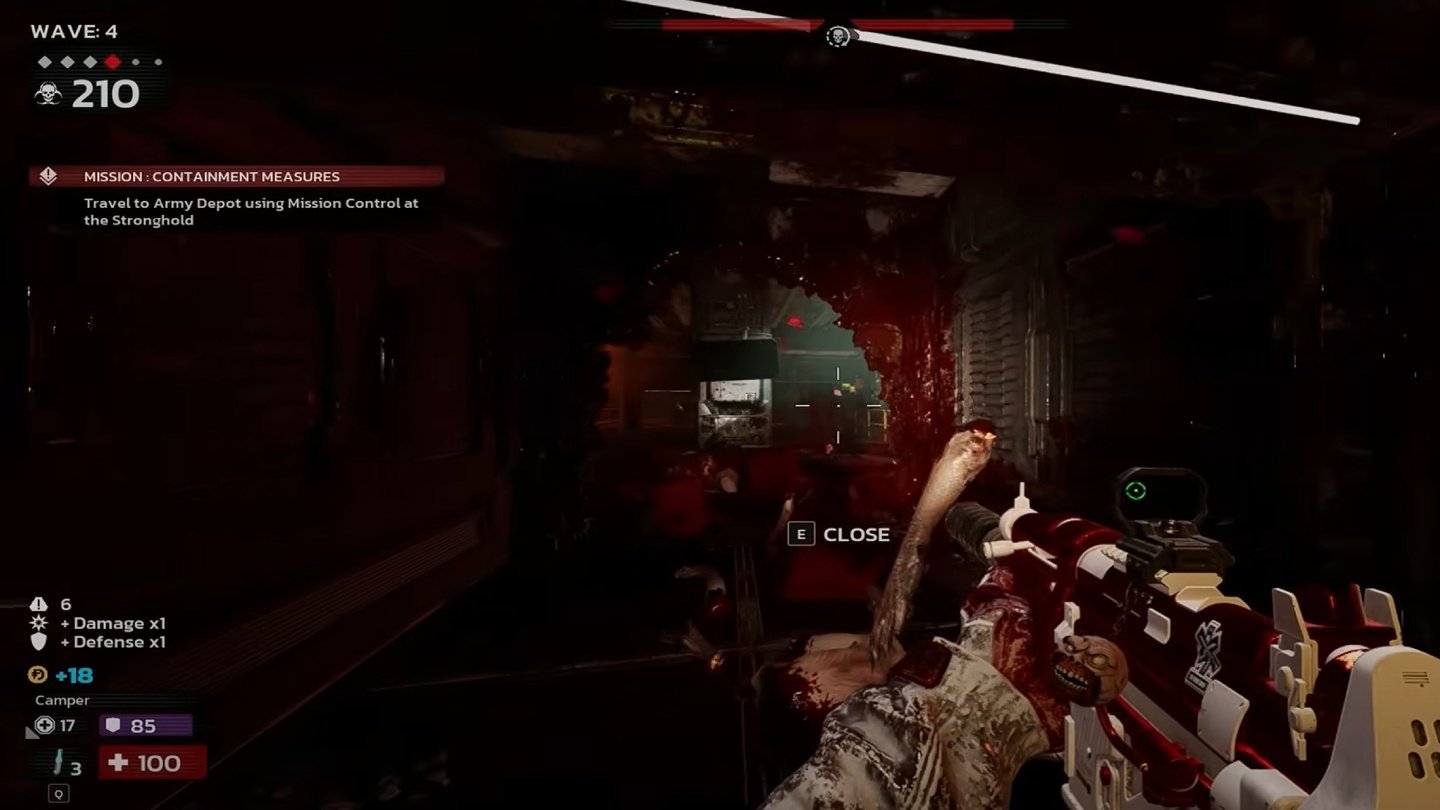Select the red current-wave diamond marker
1440x810 pixels.
[112, 62]
